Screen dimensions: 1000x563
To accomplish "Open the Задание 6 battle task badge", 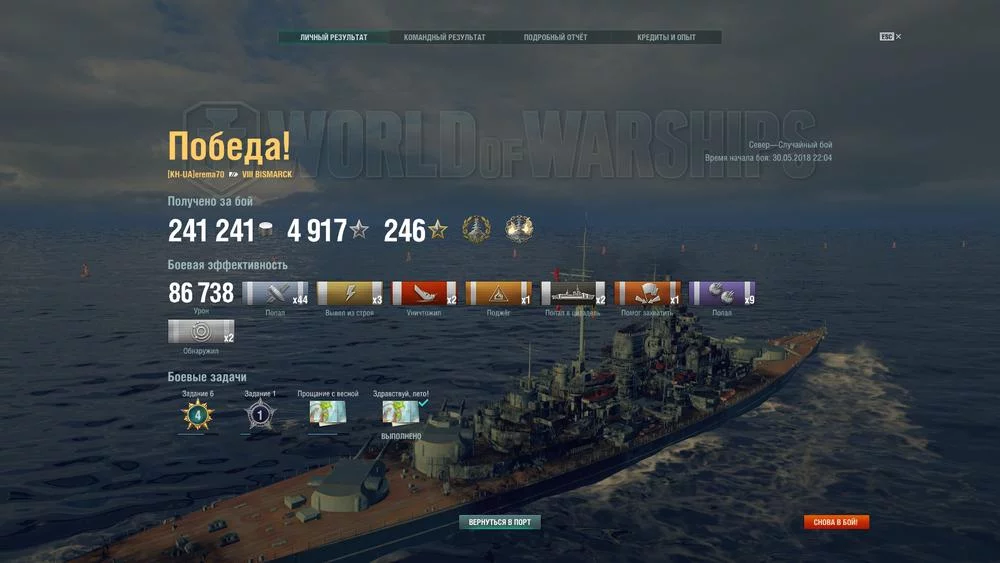I will click(197, 414).
